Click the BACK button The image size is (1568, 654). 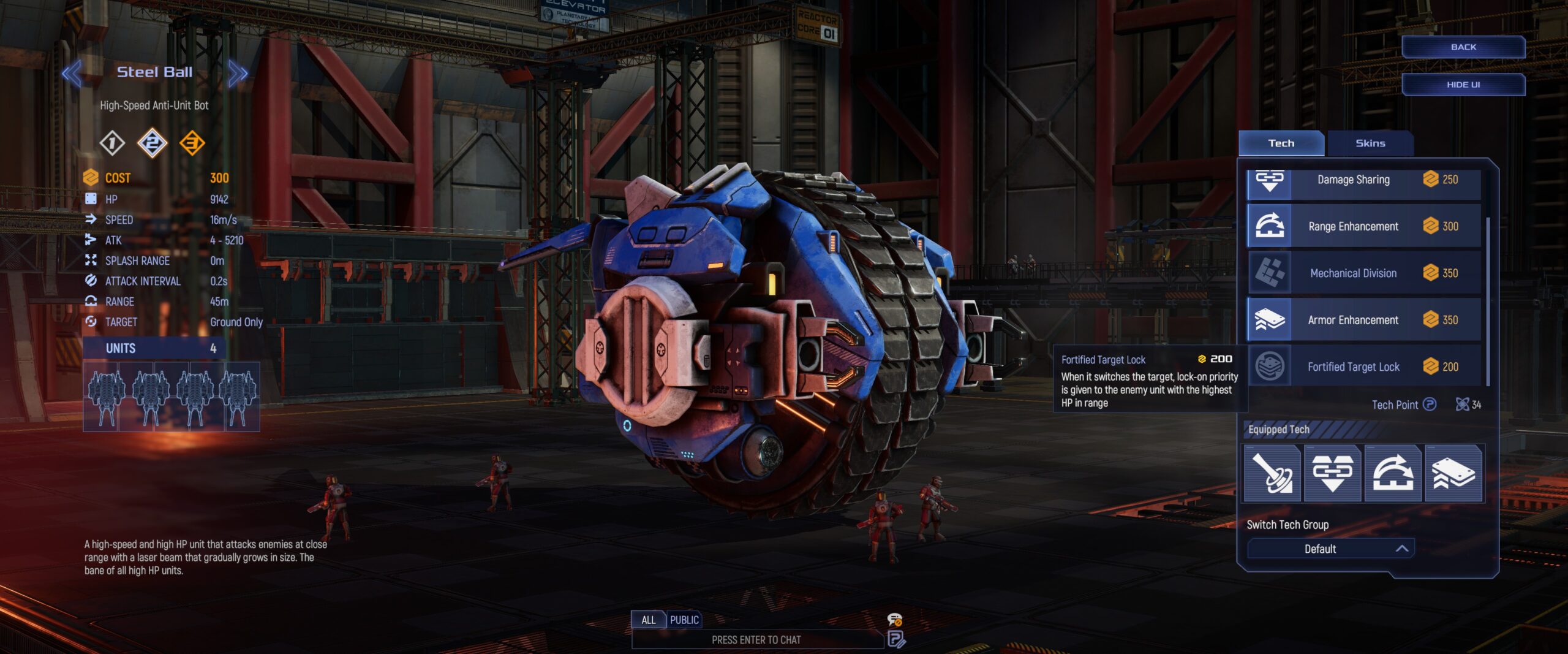(1463, 47)
